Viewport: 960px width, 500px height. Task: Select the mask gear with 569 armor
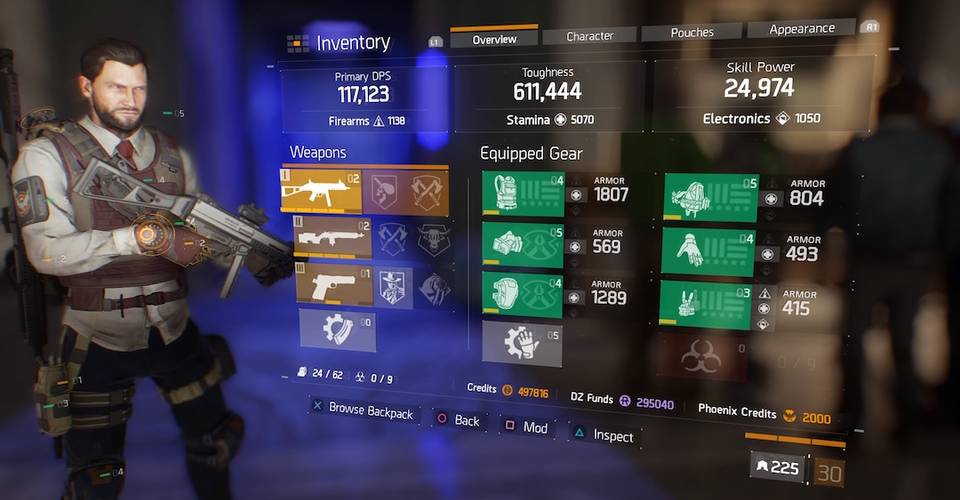523,245
